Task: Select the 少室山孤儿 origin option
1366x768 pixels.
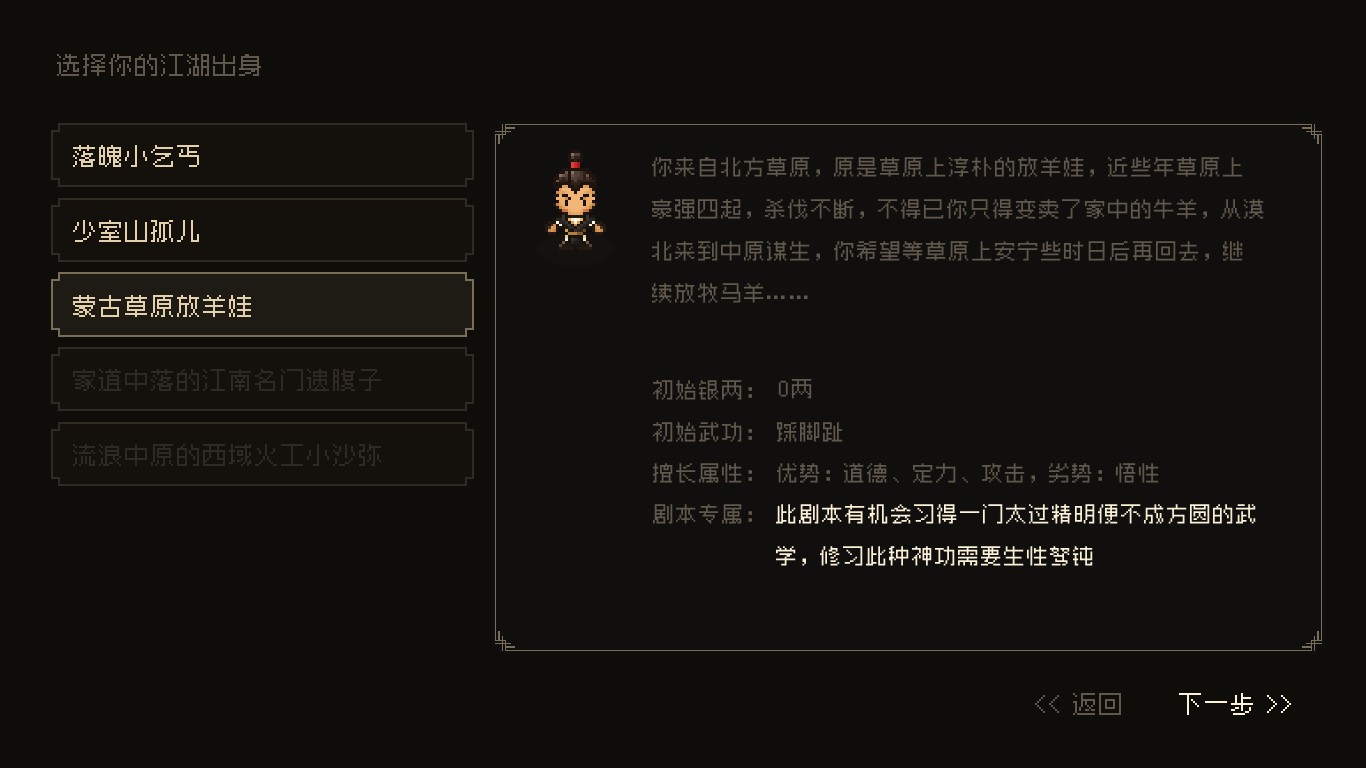Action: (x=262, y=229)
